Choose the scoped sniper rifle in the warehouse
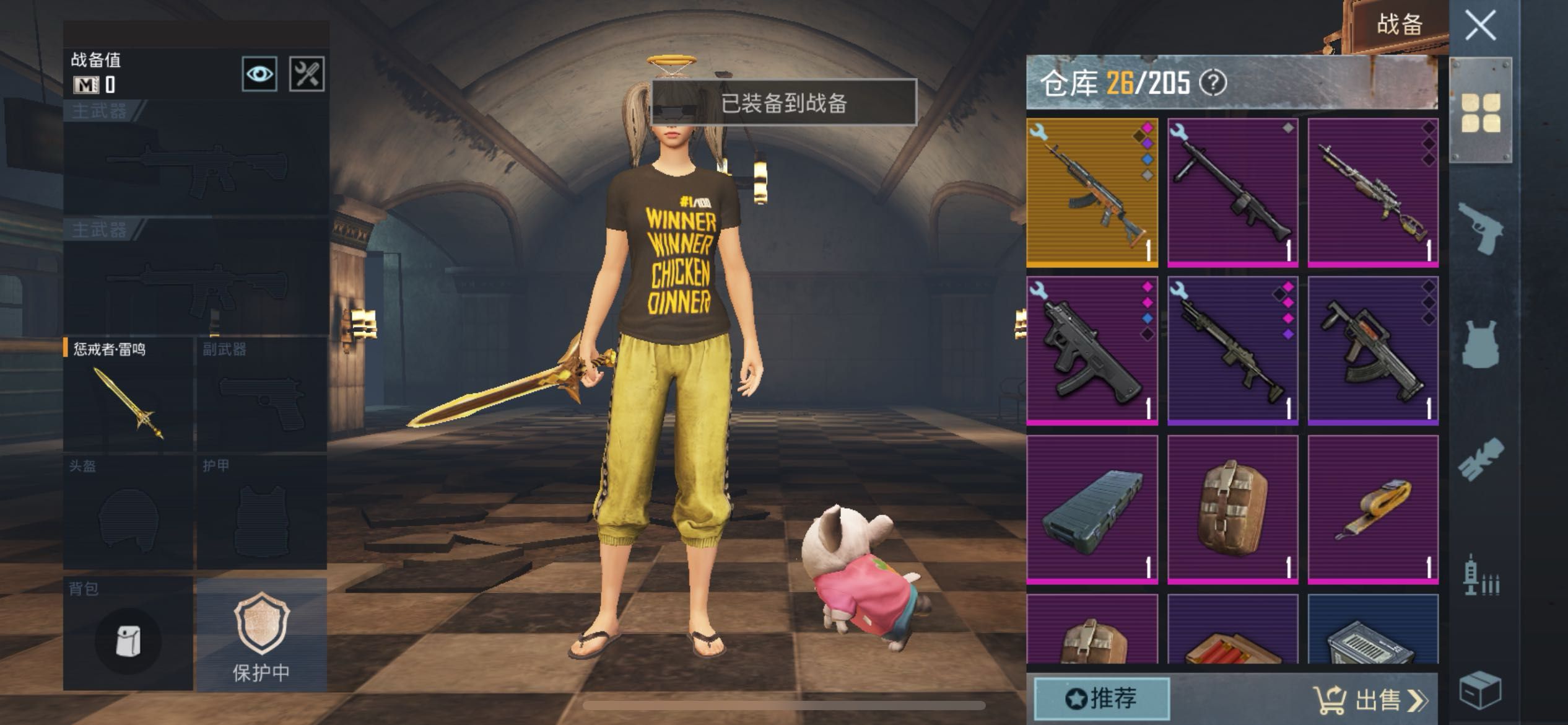Screen dimensions: 1568x725 [1373, 193]
